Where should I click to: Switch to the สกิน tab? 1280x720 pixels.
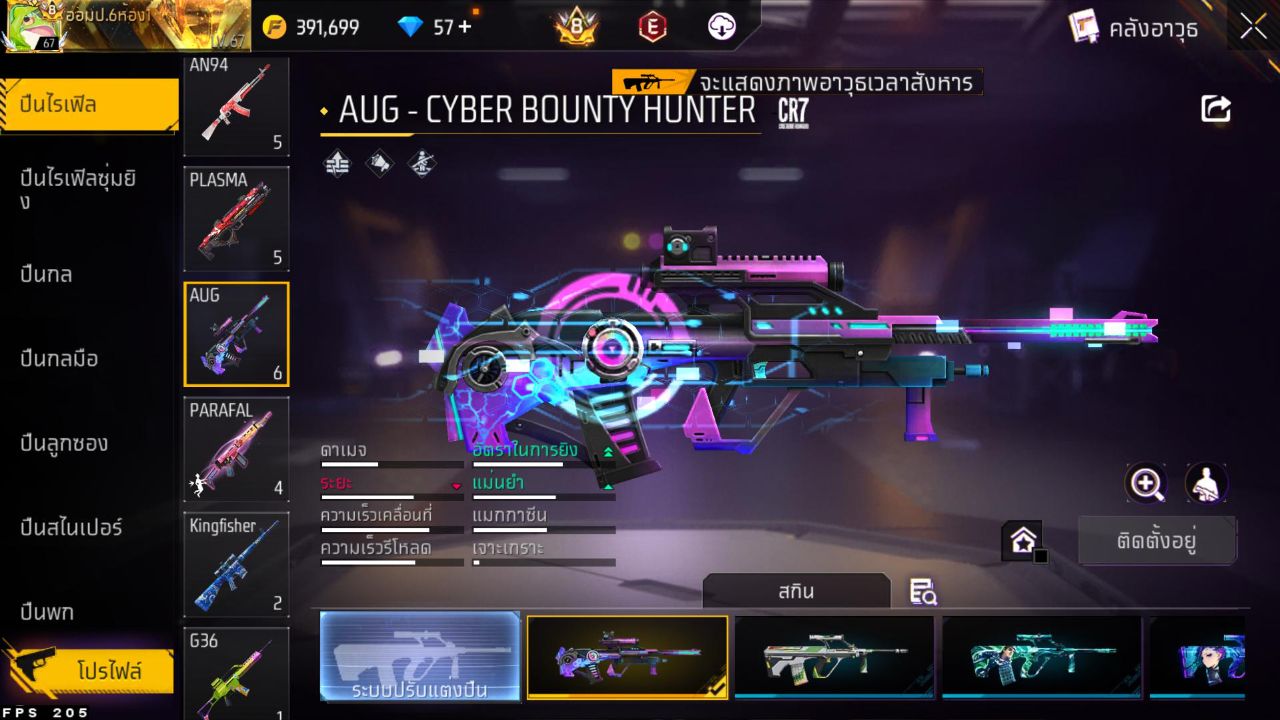point(797,591)
